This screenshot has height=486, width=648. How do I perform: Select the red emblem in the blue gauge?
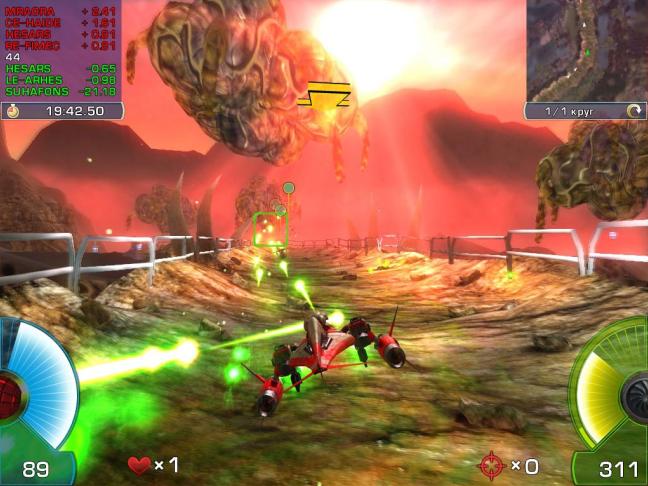pyautogui.click(x=9, y=391)
